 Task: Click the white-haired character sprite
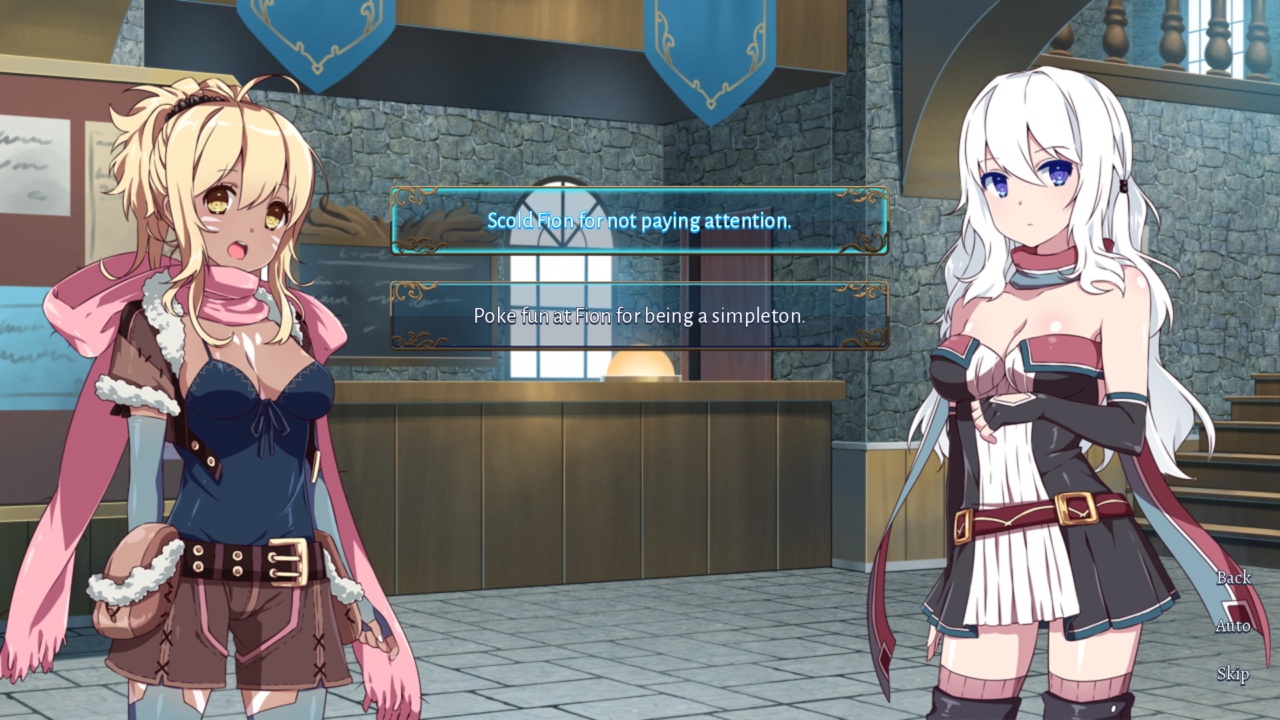point(1030,400)
